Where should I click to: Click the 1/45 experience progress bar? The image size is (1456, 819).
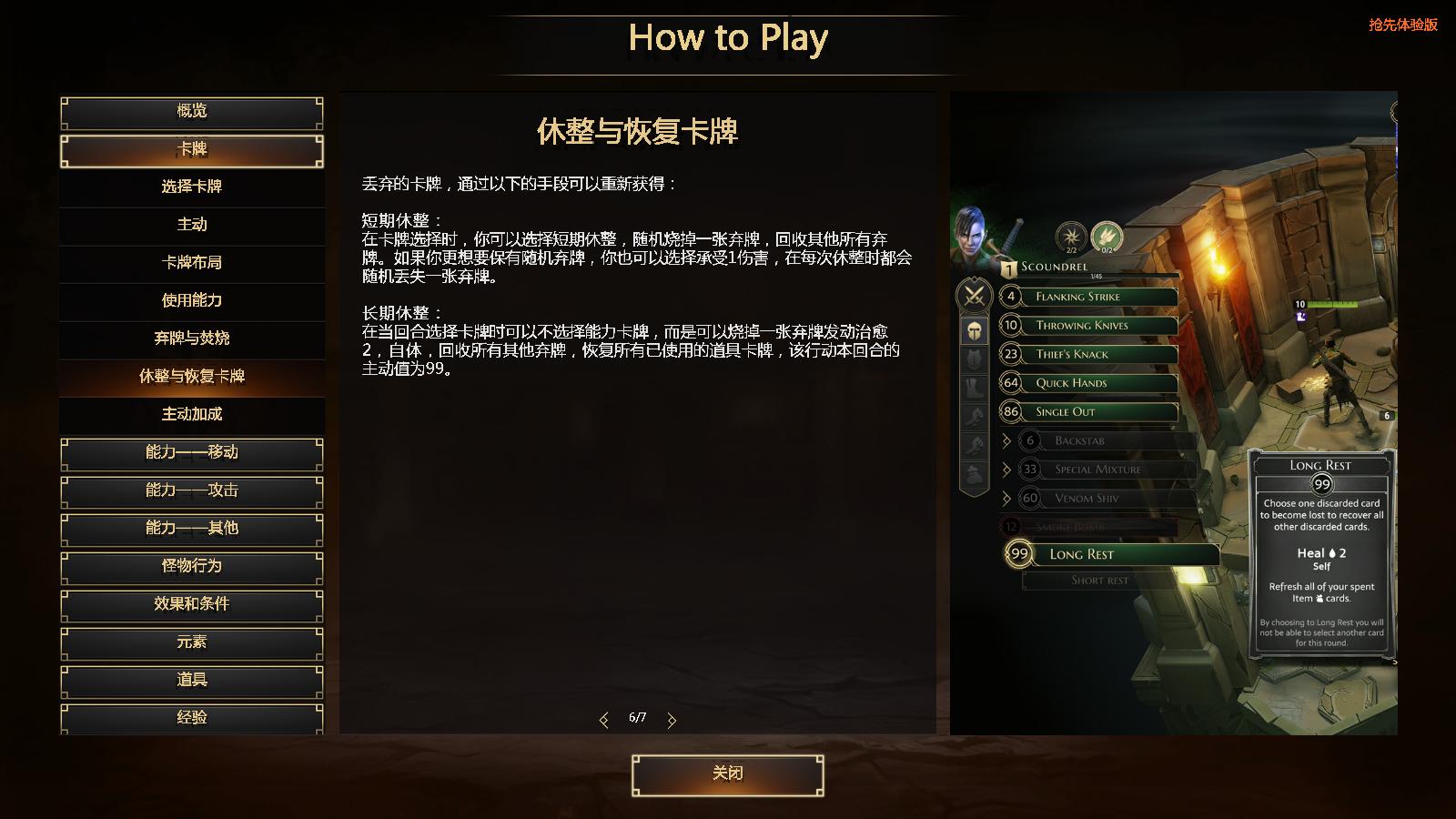1095,274
